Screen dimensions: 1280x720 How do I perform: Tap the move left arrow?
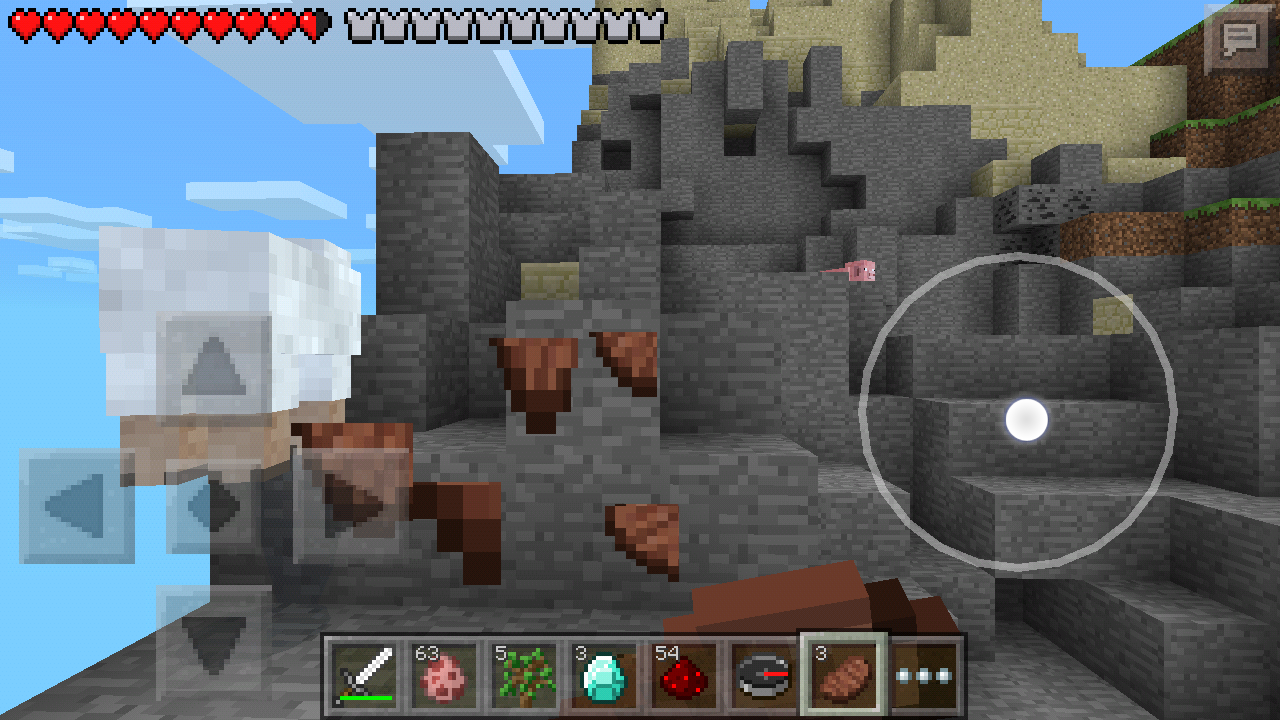click(x=77, y=505)
